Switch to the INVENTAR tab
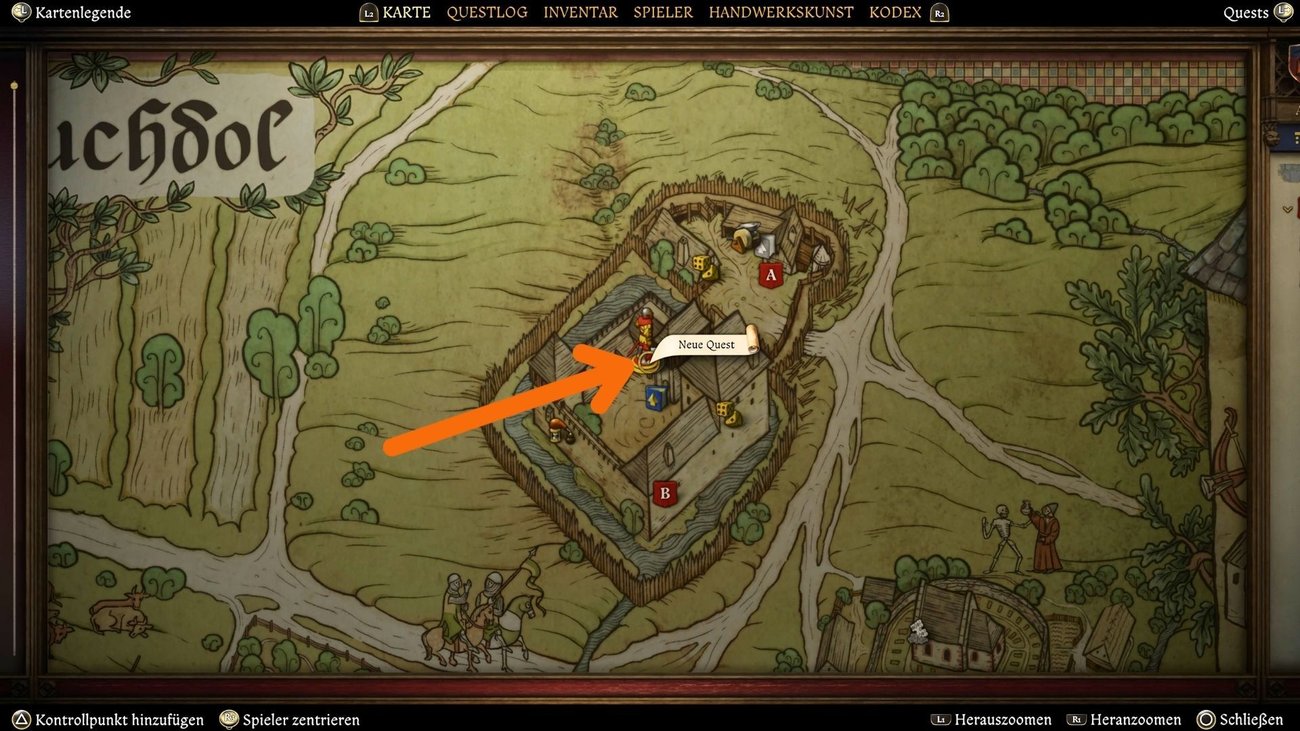Image resolution: width=1300 pixels, height=731 pixels. tap(579, 13)
